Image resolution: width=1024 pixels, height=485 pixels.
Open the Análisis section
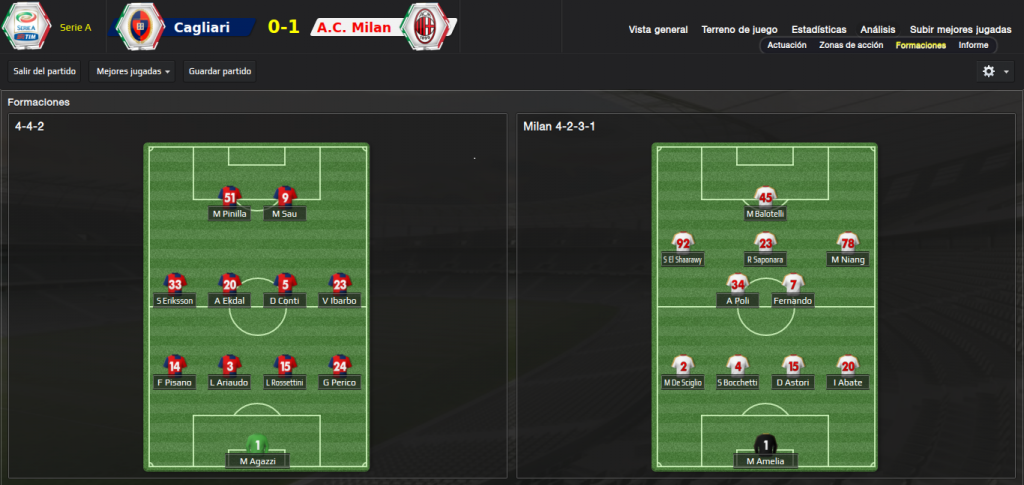(x=878, y=30)
